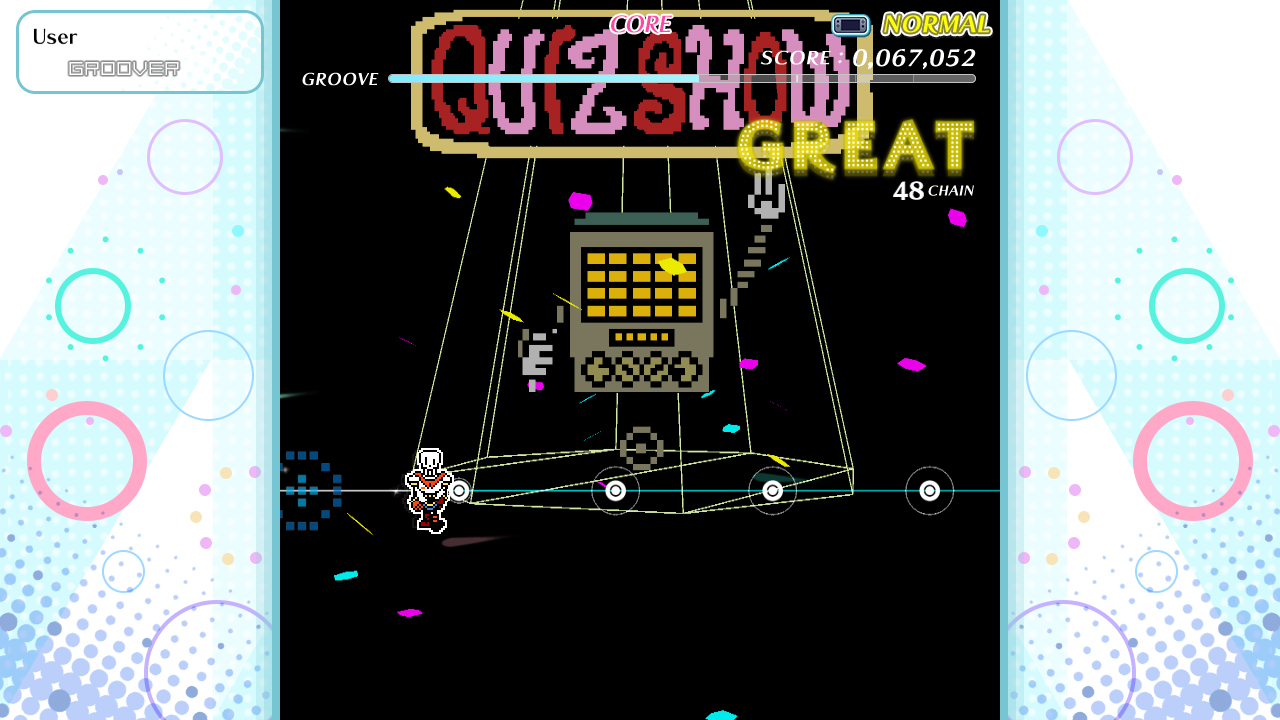1280x720 pixels.
Task: Toggle the GREAT judgment display
Action: 855,146
